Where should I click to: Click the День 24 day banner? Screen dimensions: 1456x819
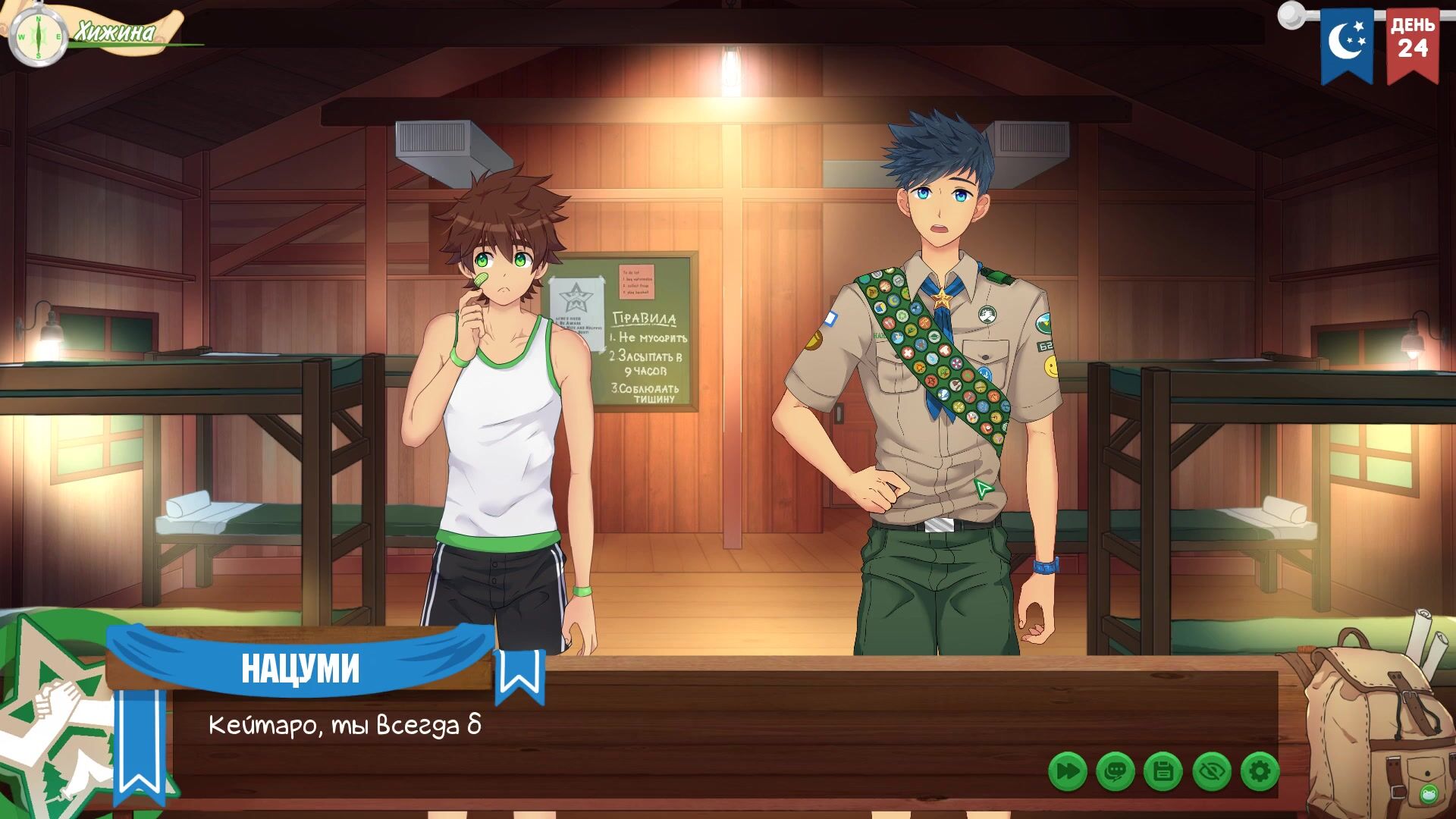pyautogui.click(x=1413, y=44)
